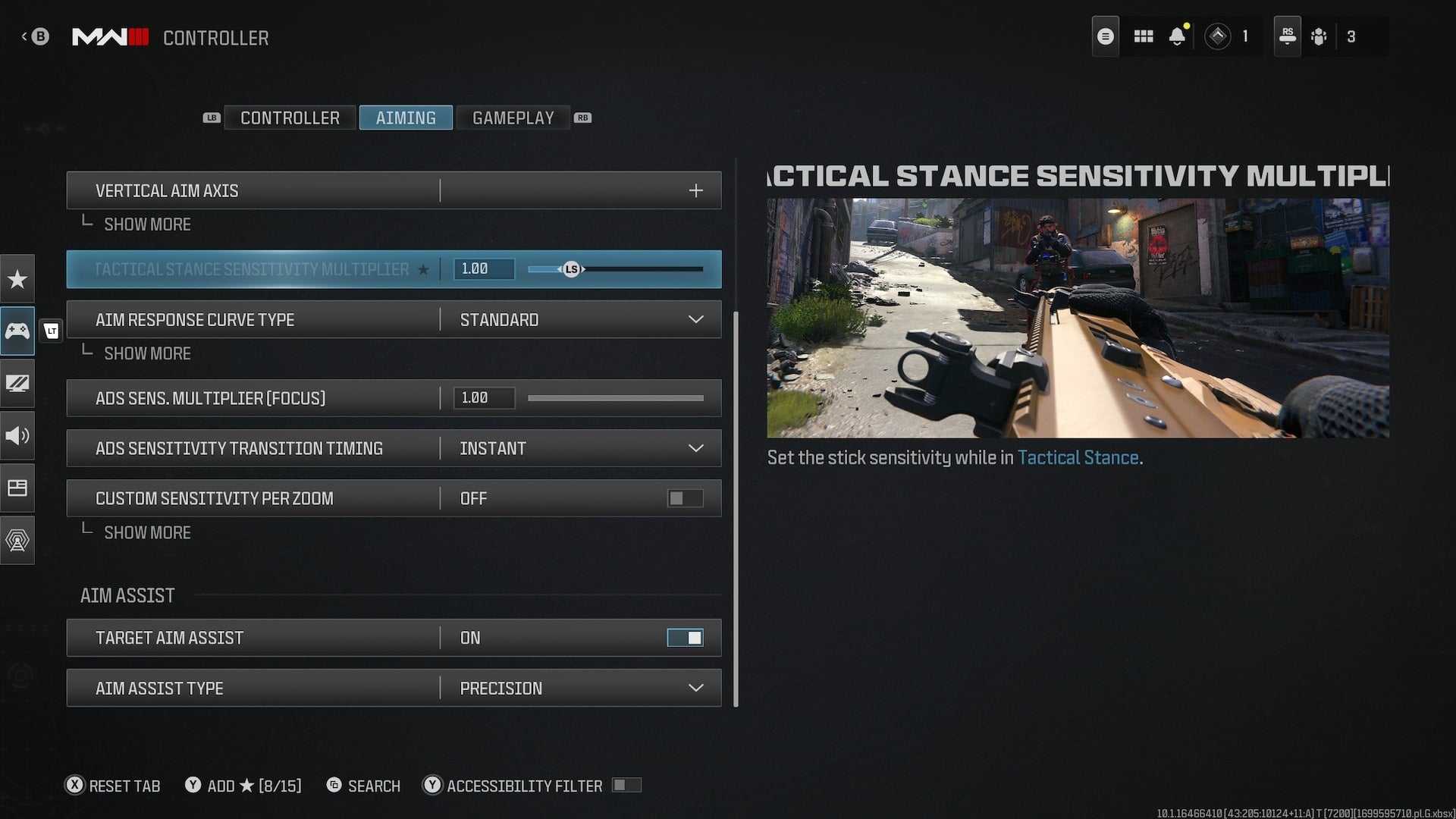1456x819 pixels.
Task: Toggle Target Aim Assist off
Action: 685,637
